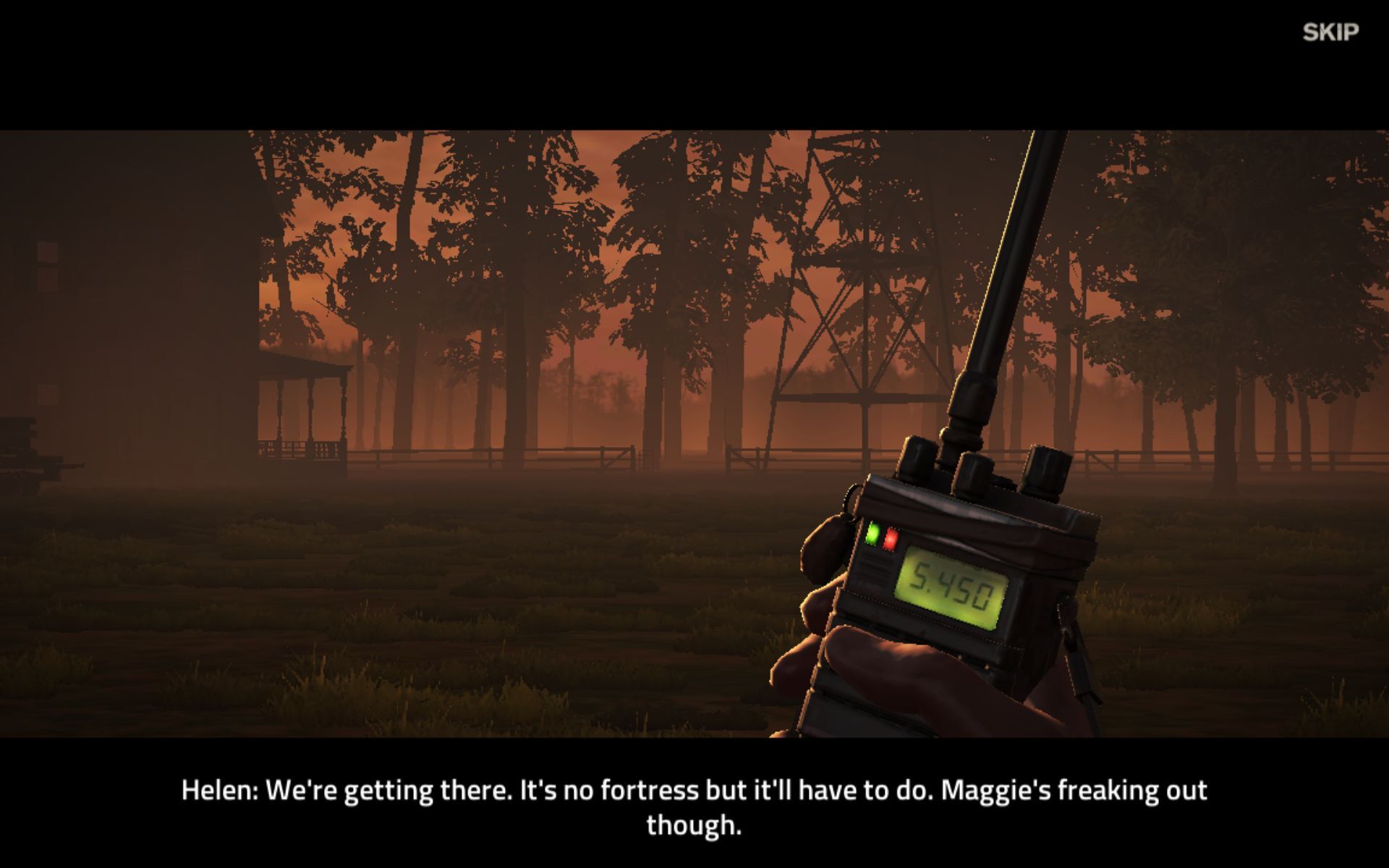Click the walkie-talkie's antenna
This screenshot has width=1389, height=868.
(x=1006, y=275)
